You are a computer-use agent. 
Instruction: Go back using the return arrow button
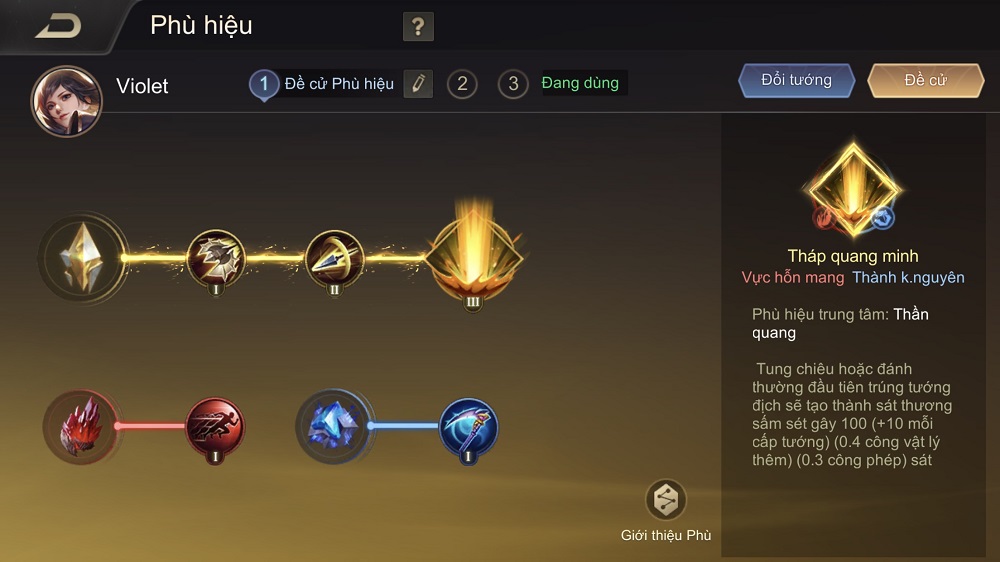tap(58, 26)
